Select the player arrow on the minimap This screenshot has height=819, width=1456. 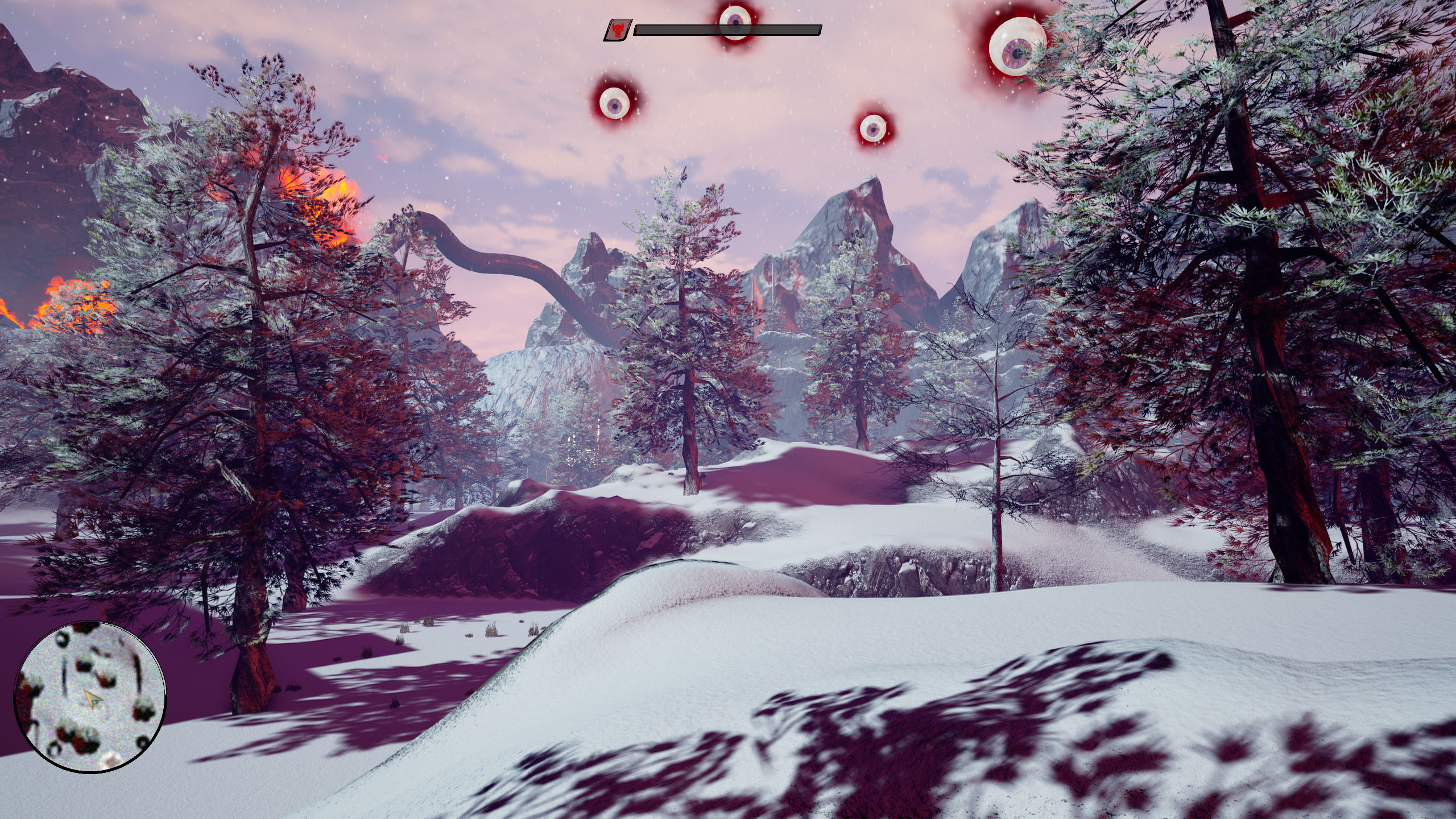click(92, 700)
